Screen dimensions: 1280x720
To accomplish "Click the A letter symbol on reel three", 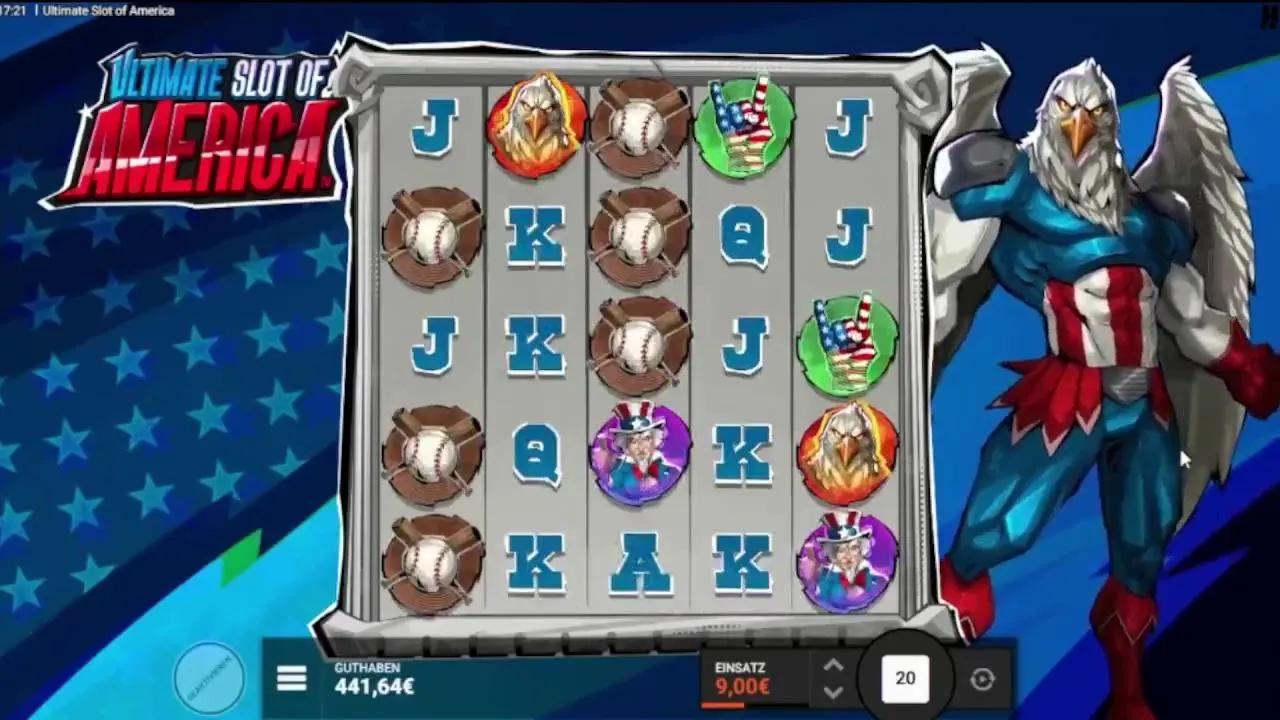I will coord(639,562).
